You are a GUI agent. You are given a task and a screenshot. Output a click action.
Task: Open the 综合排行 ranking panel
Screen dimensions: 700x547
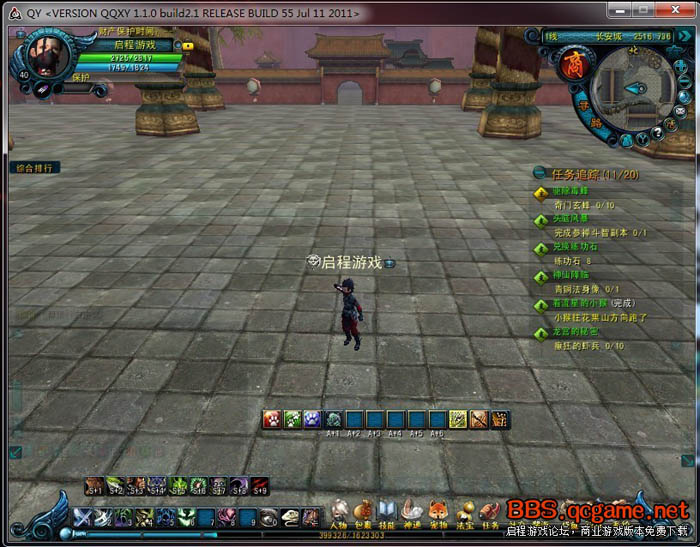click(x=35, y=168)
